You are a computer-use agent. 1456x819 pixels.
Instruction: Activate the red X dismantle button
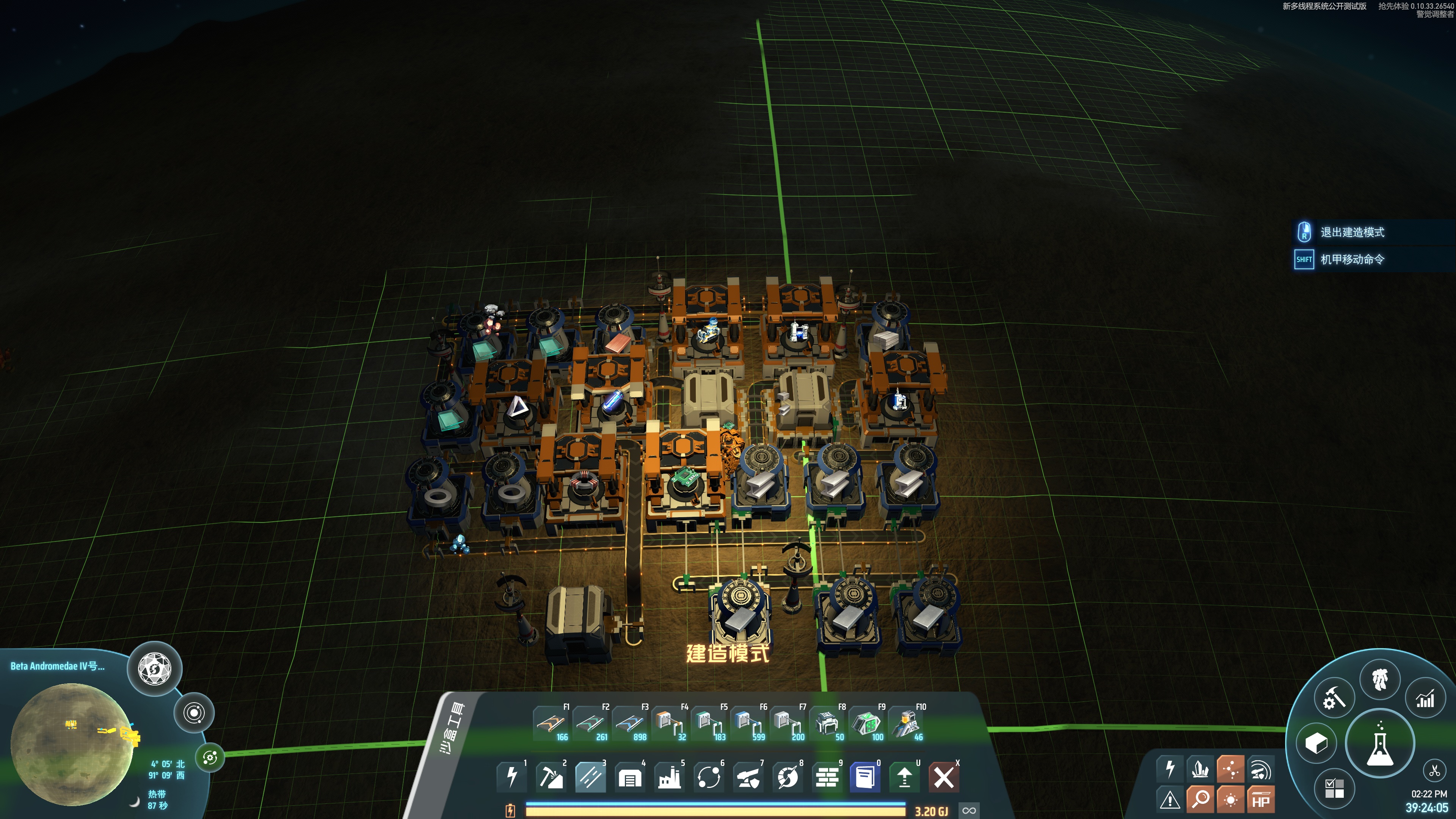pyautogui.click(x=944, y=777)
